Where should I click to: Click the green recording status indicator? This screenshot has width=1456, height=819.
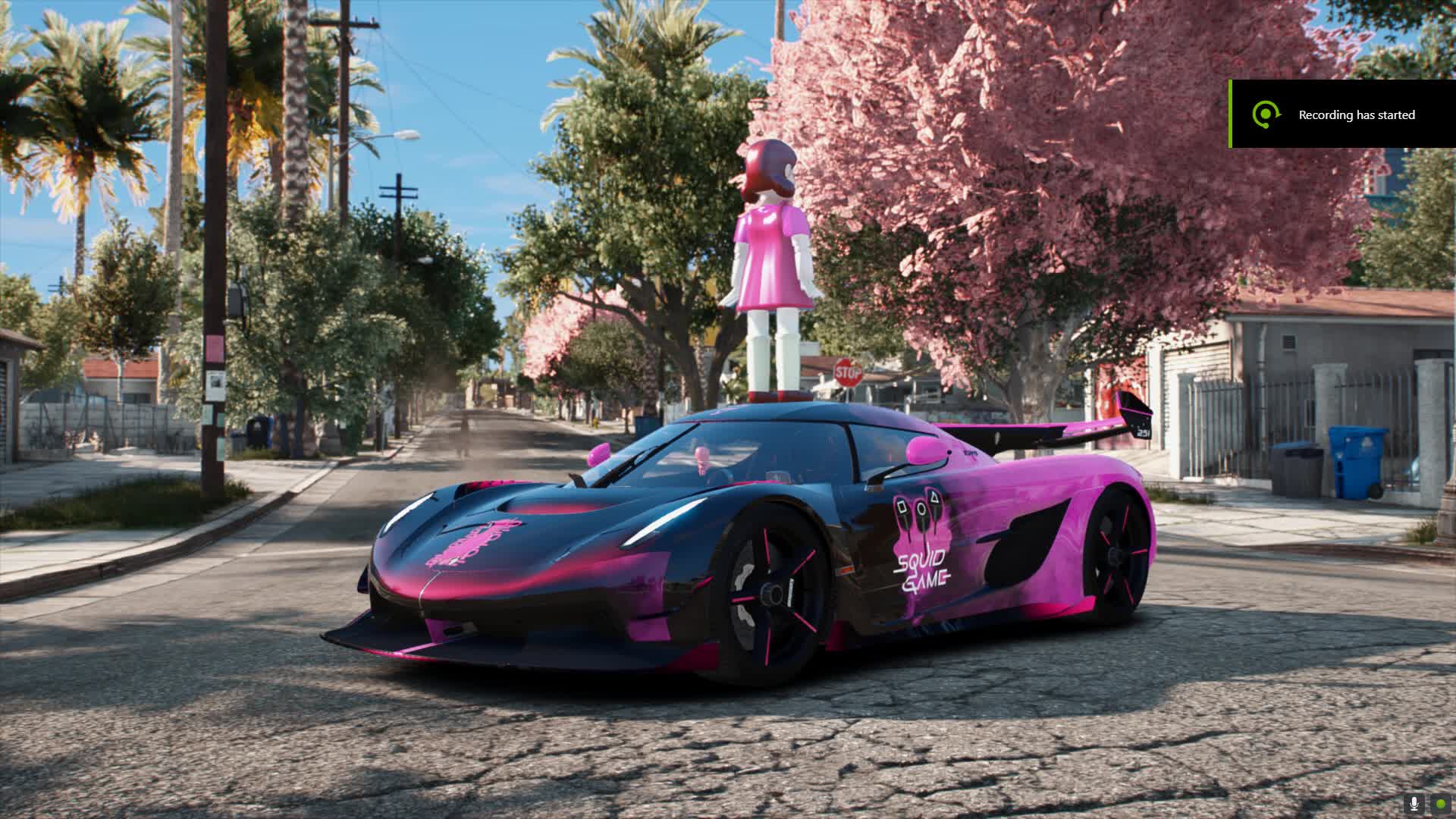1439,803
